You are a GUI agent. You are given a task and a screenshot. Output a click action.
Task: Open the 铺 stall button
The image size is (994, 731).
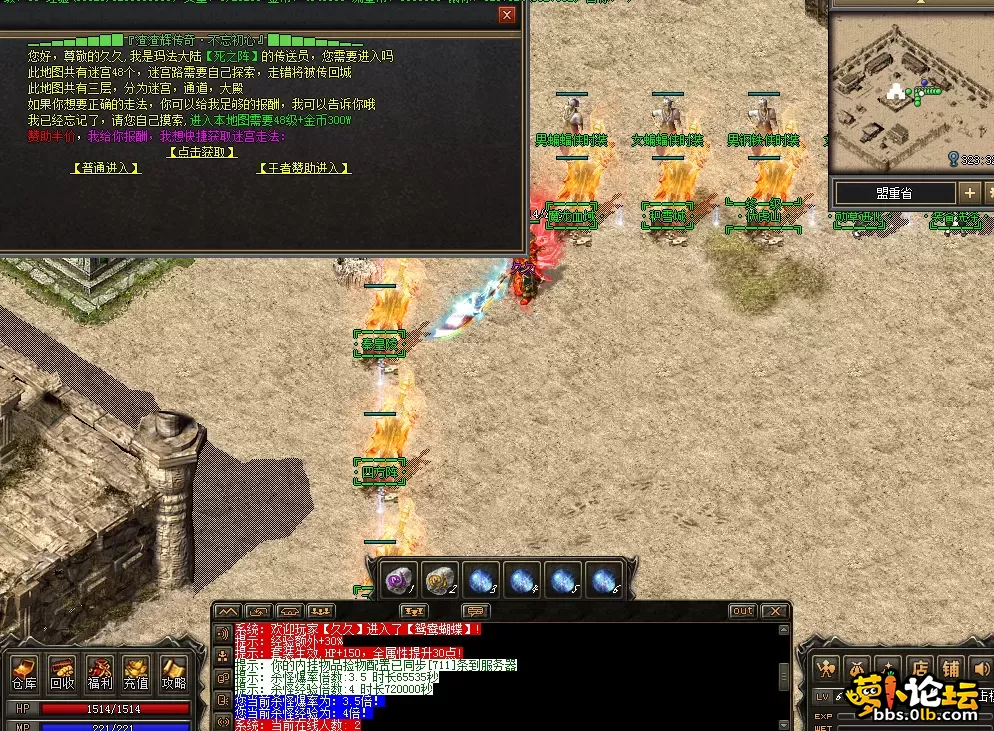(x=952, y=668)
